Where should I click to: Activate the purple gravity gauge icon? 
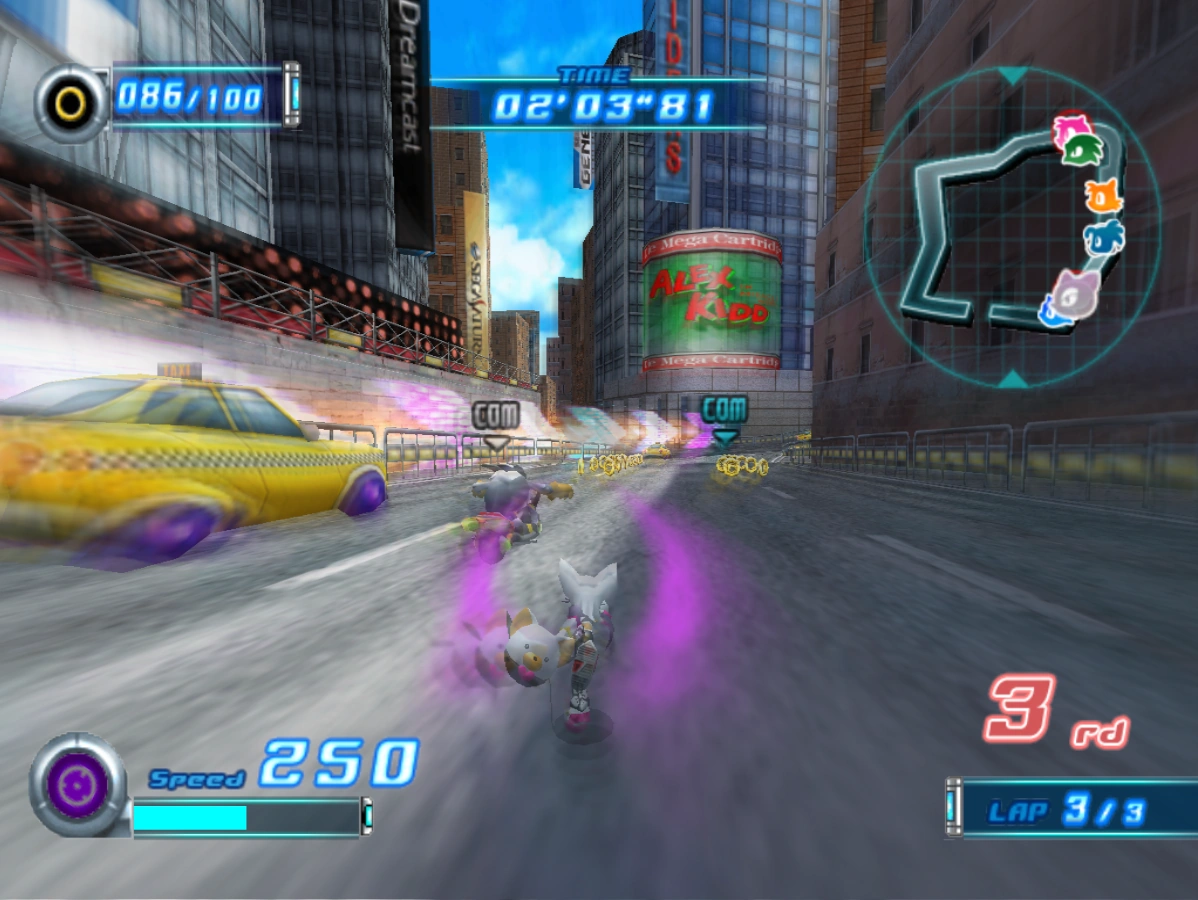tap(78, 785)
